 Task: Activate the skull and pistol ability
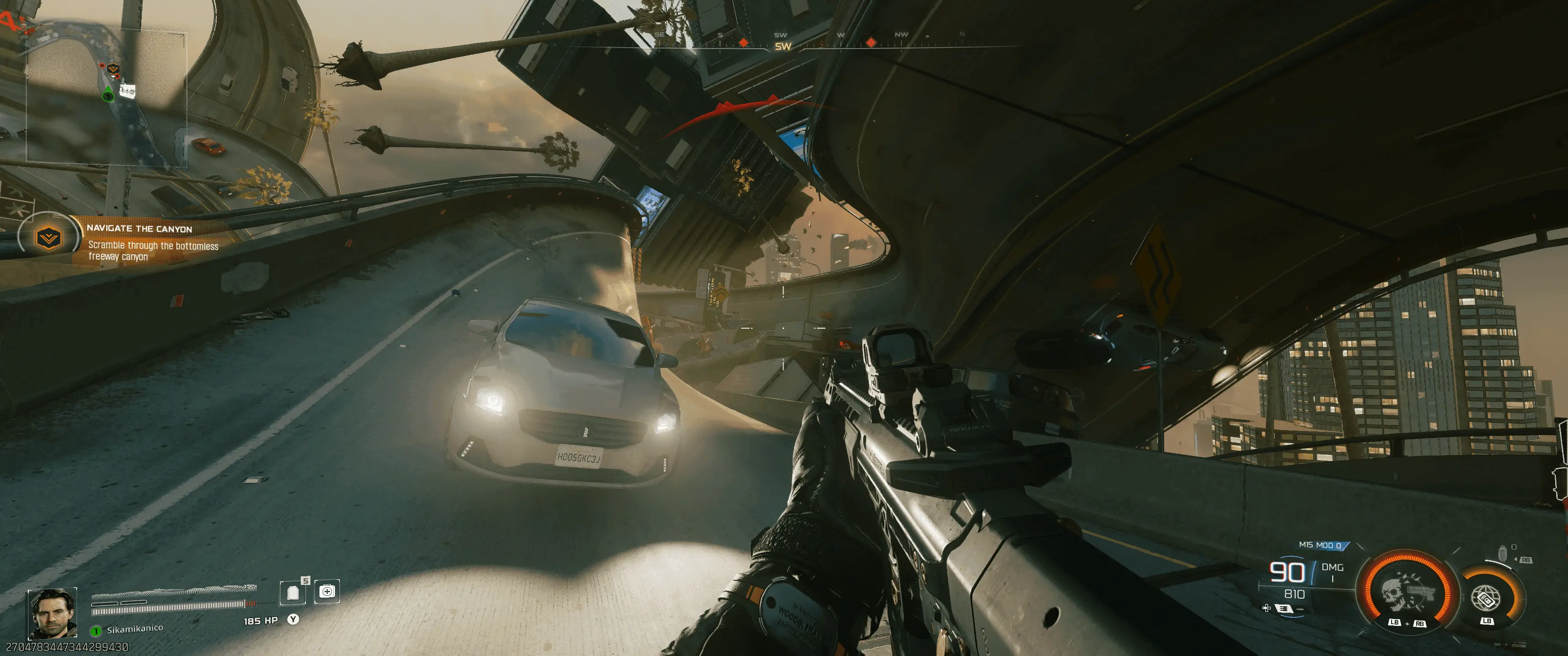[1408, 593]
